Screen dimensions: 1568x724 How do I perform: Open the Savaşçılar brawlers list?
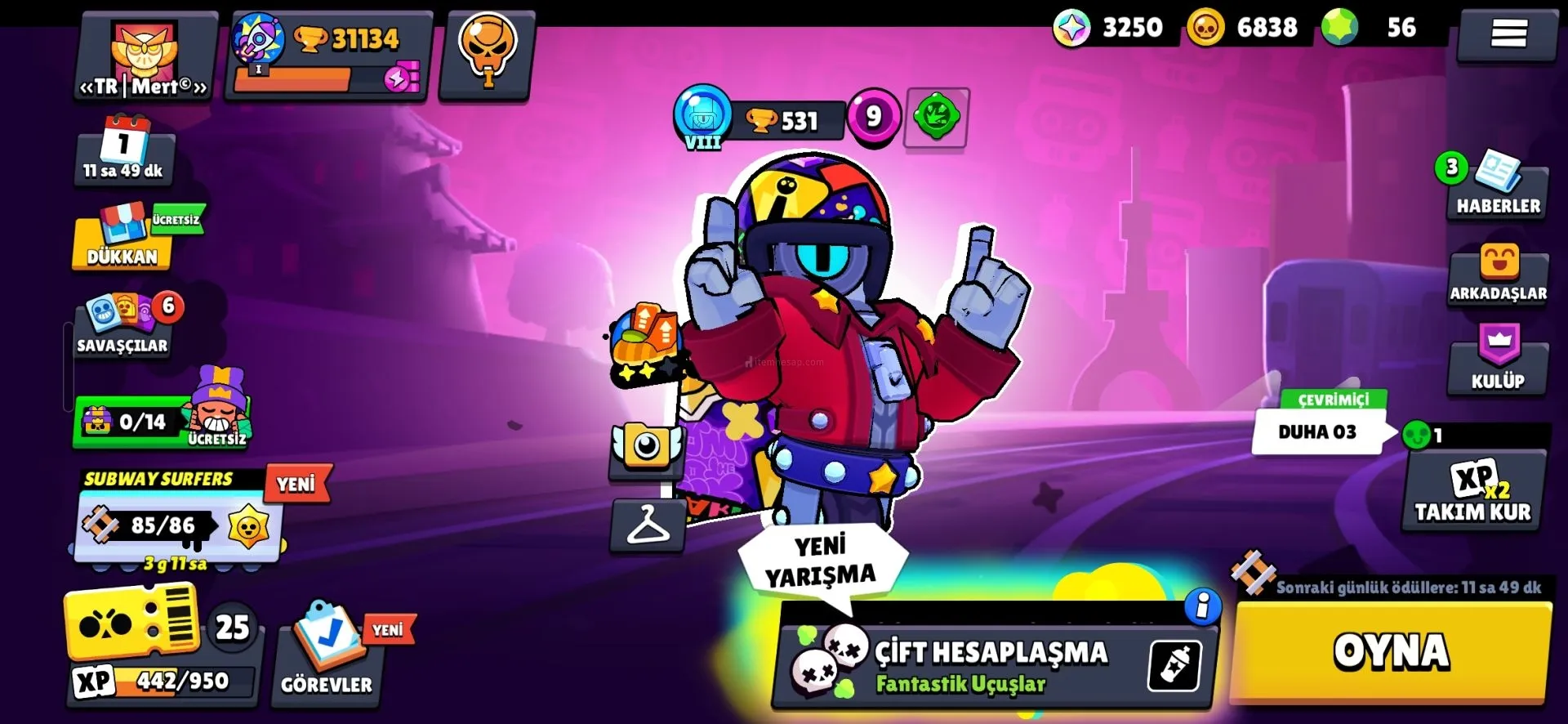coord(122,325)
